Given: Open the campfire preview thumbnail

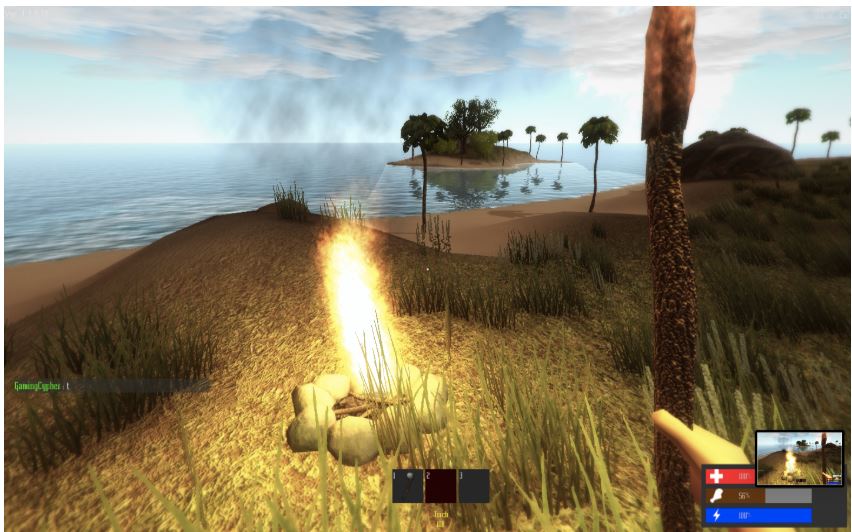Looking at the screenshot, I should coord(798,458).
